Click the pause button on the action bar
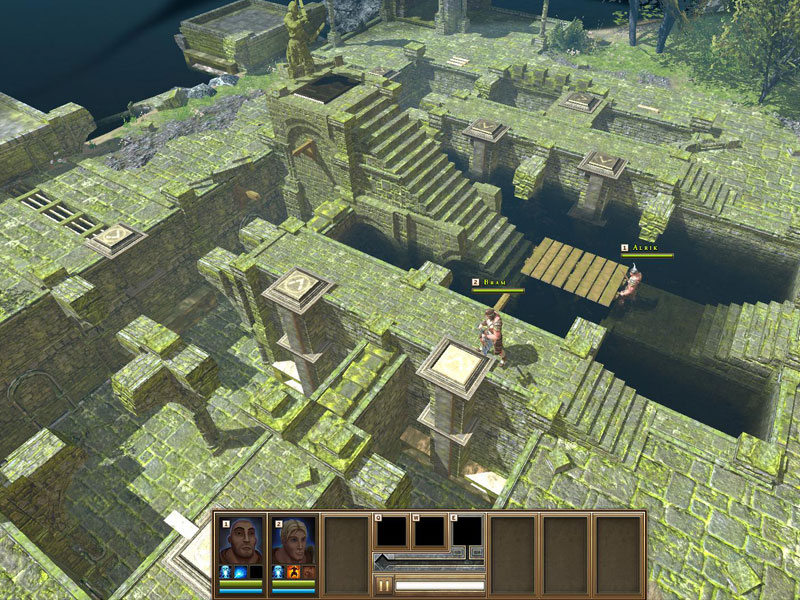The height and width of the screenshot is (600, 800). 383,585
